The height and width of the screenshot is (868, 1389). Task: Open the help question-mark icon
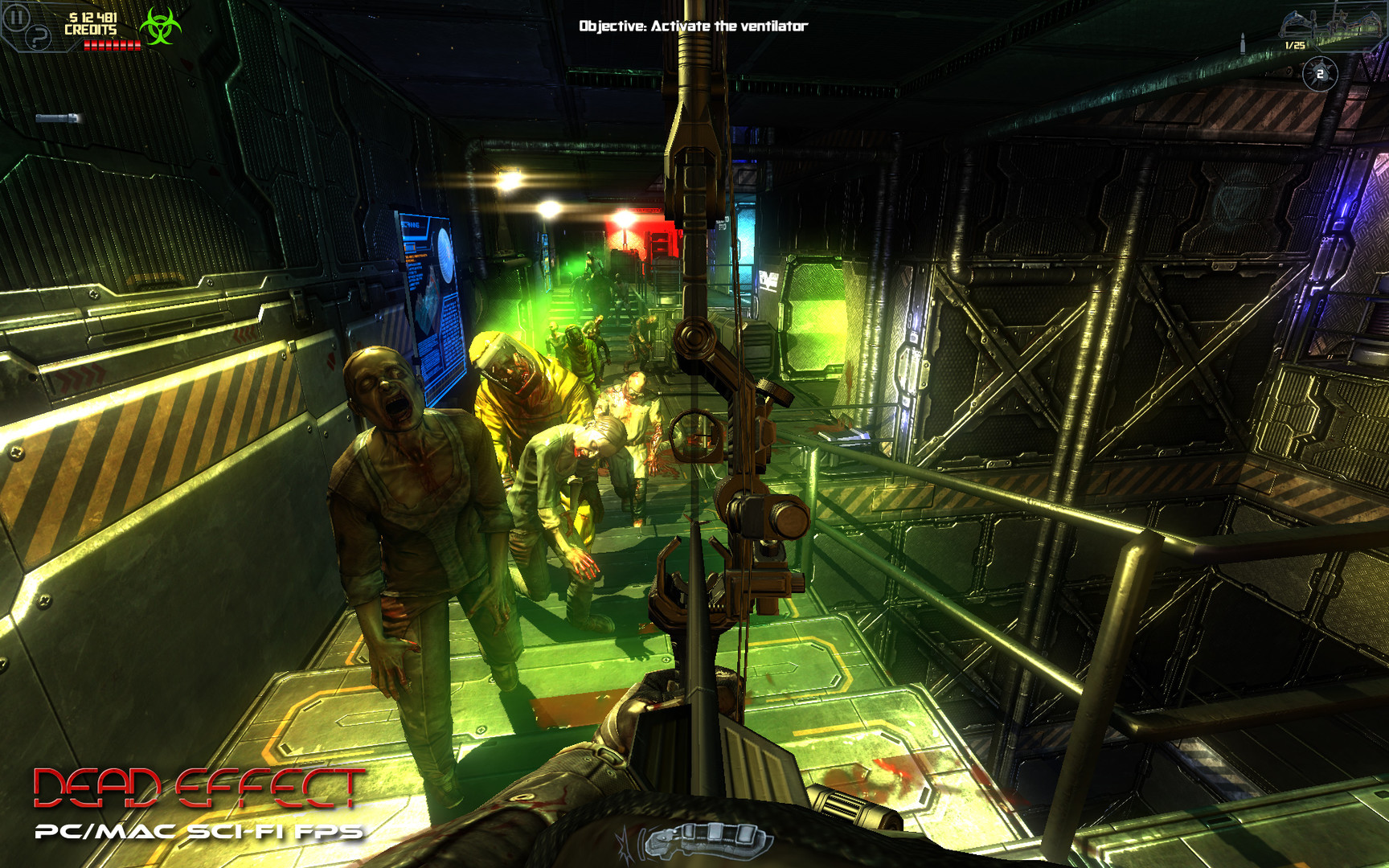(x=38, y=36)
